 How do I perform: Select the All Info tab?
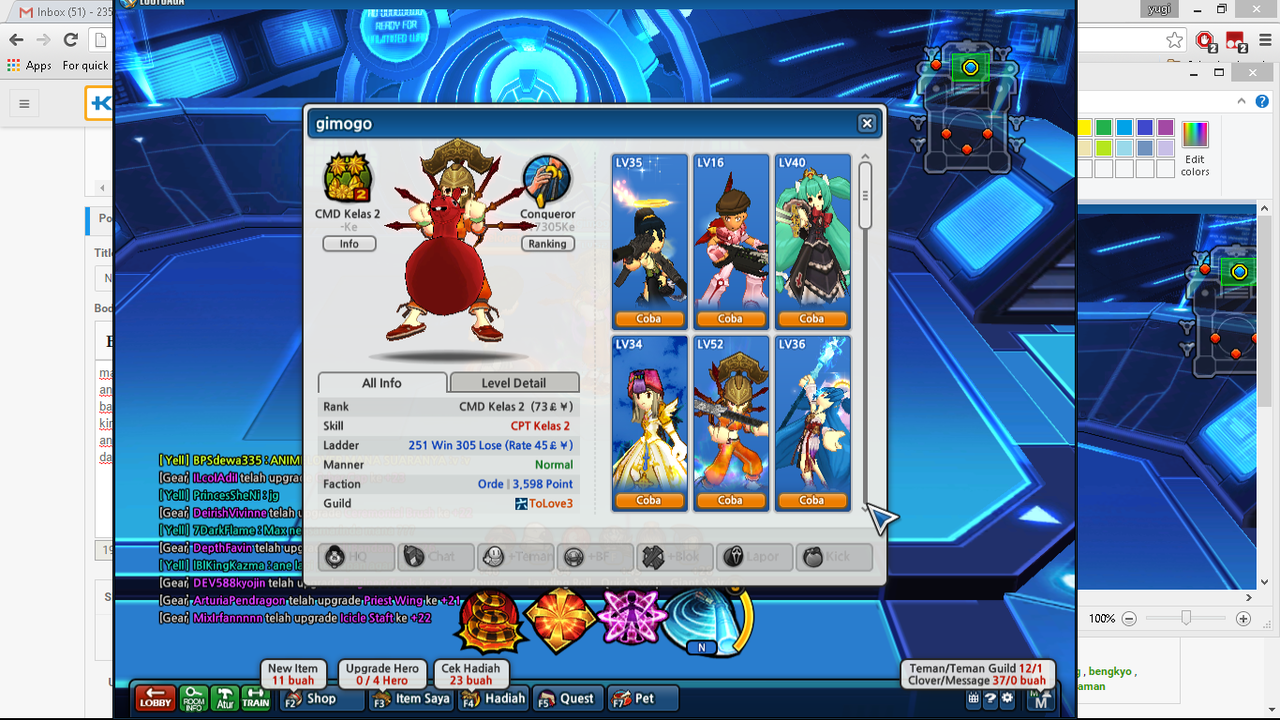point(382,383)
